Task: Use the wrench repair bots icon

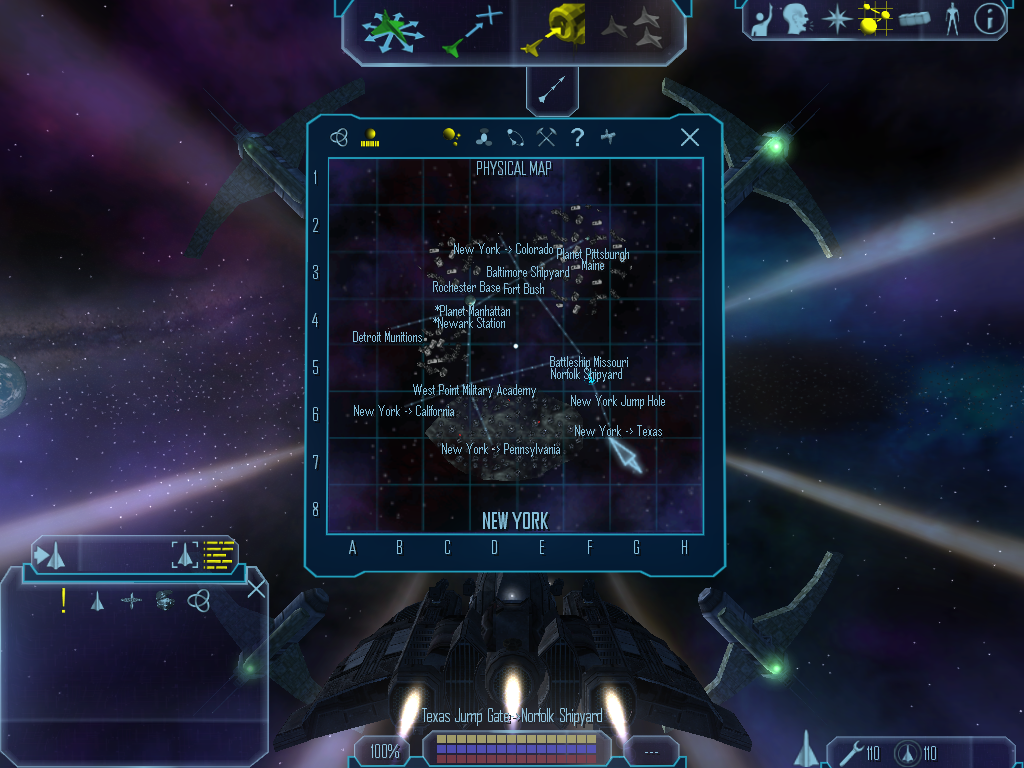Action: [853, 753]
